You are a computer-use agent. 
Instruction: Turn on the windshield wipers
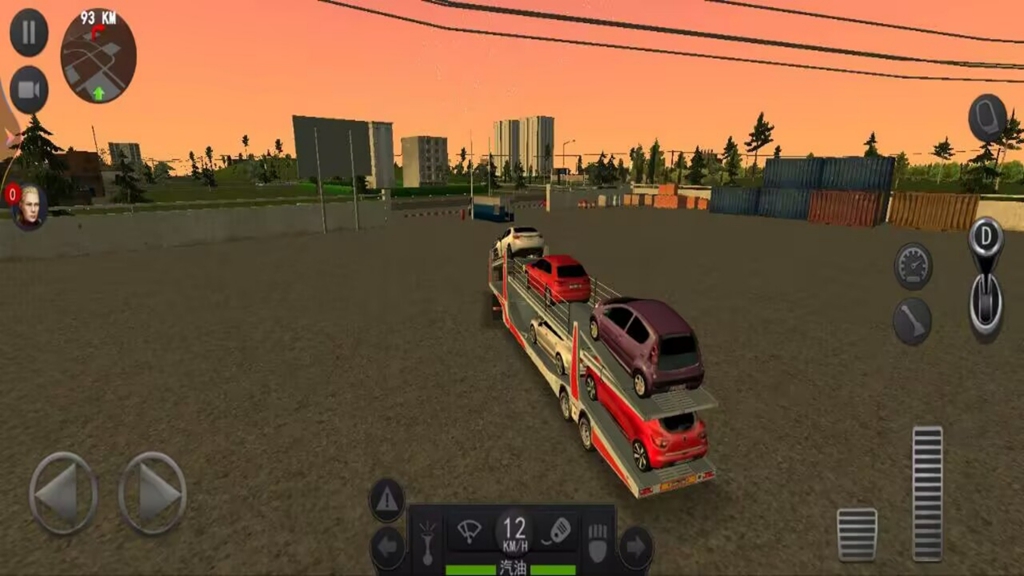468,531
